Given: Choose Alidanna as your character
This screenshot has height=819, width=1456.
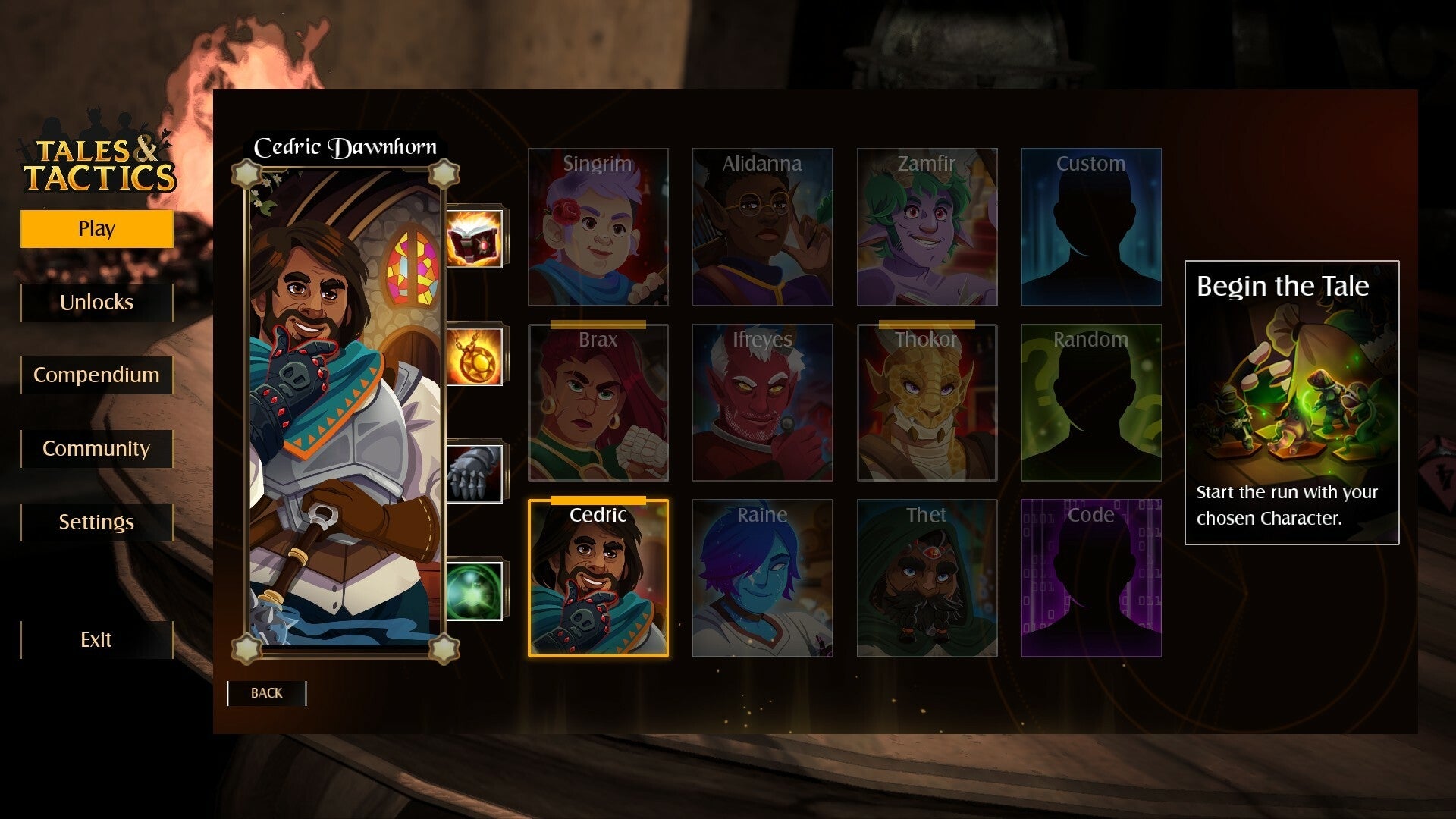Looking at the screenshot, I should [x=763, y=227].
